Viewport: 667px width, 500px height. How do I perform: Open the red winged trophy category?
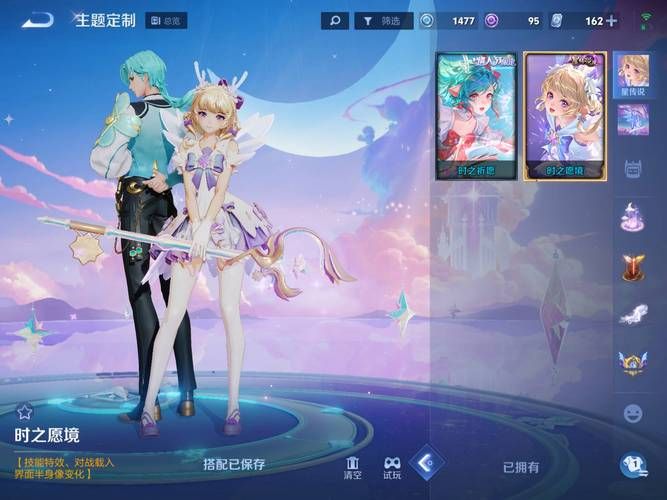(633, 266)
